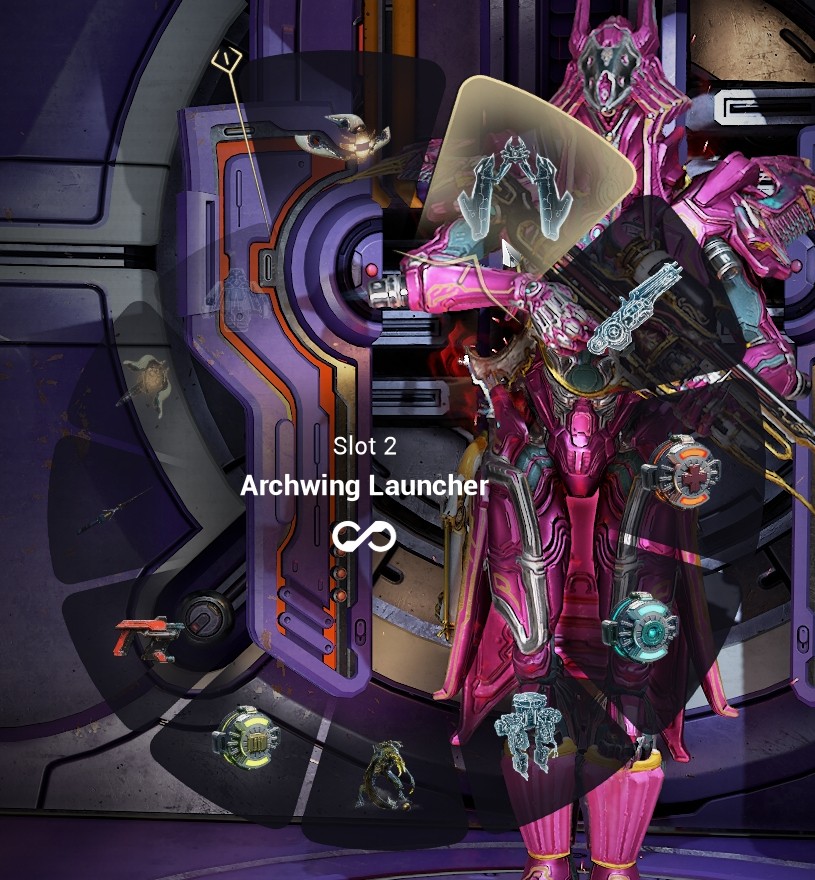This screenshot has height=880, width=815.
Task: Equip the fishing spear gear item
Action: 112,510
